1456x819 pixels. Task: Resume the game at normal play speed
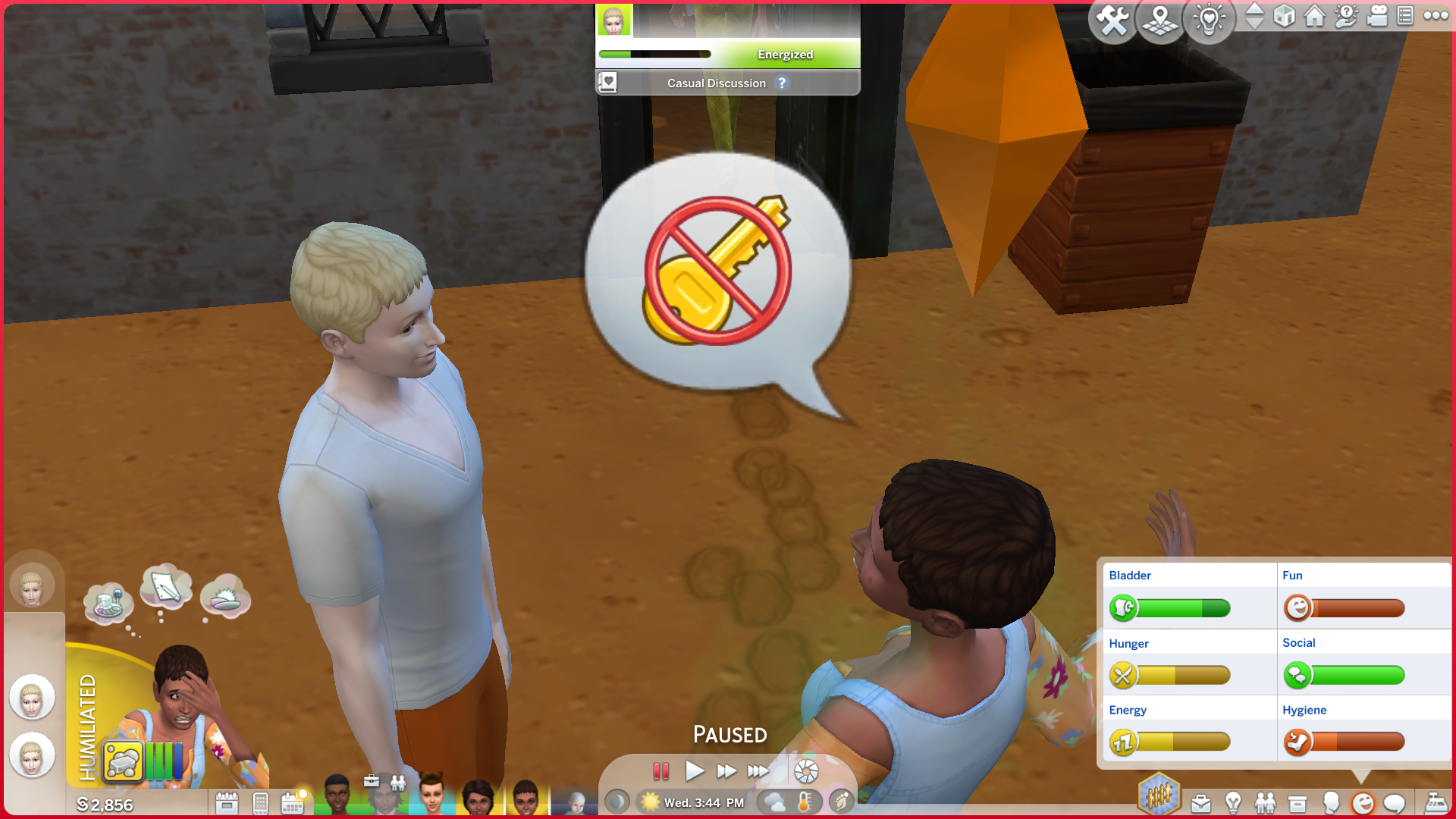pos(694,771)
